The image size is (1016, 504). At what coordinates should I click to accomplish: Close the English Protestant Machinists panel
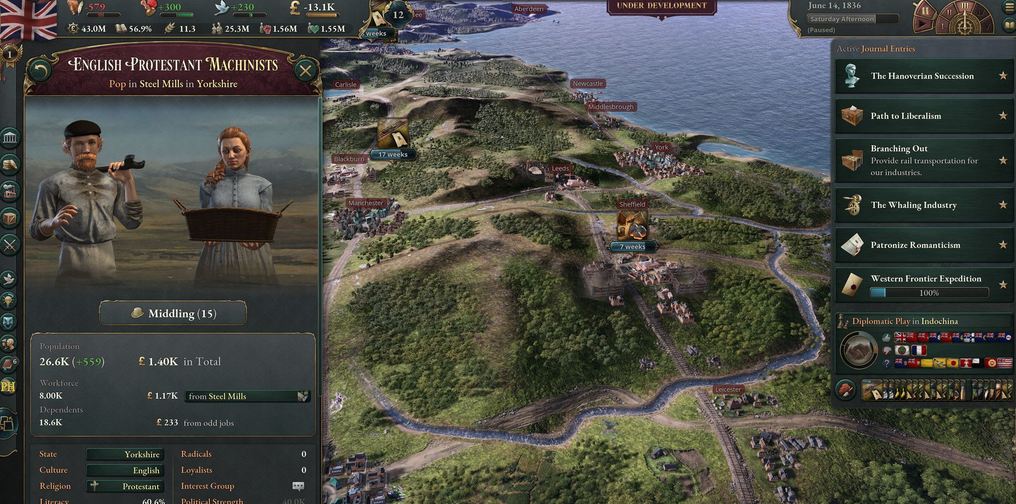[305, 70]
